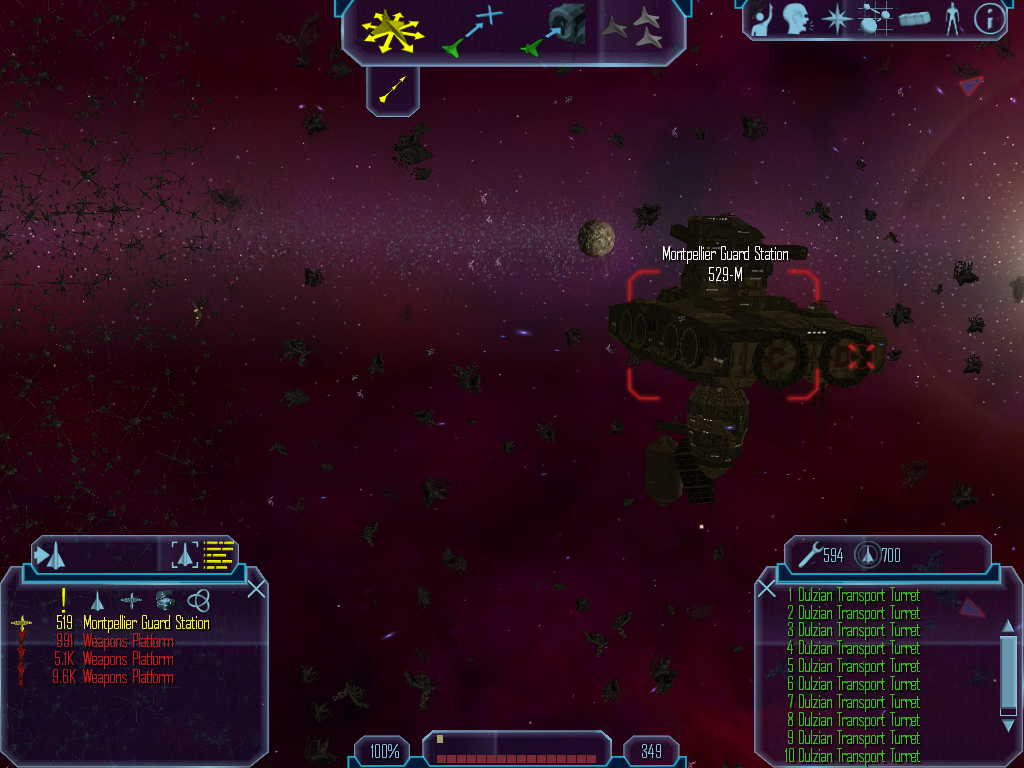Open the circled 'i' information icon
This screenshot has height=768, width=1024.
[988, 18]
